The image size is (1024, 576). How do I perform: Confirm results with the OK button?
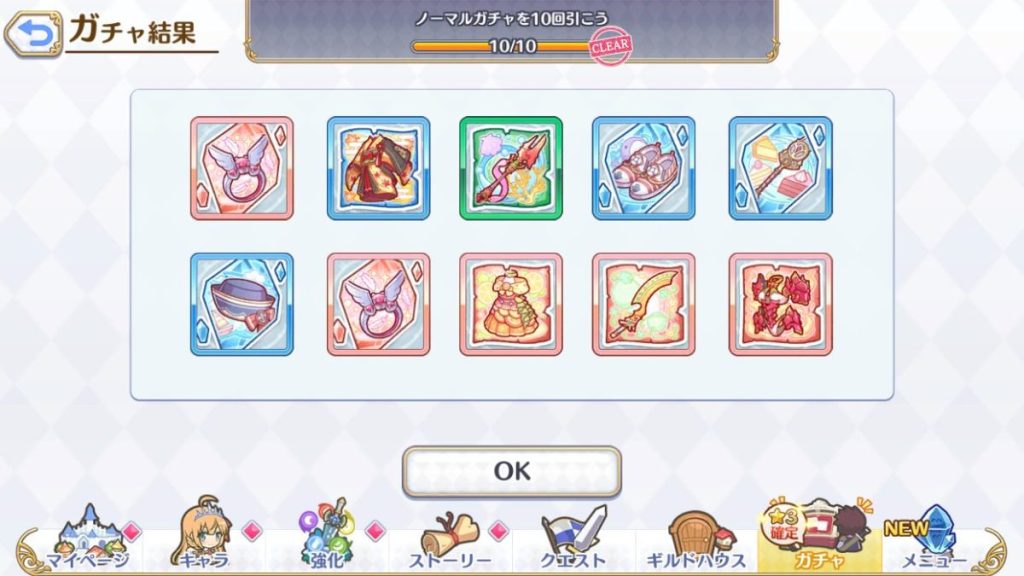click(x=511, y=471)
